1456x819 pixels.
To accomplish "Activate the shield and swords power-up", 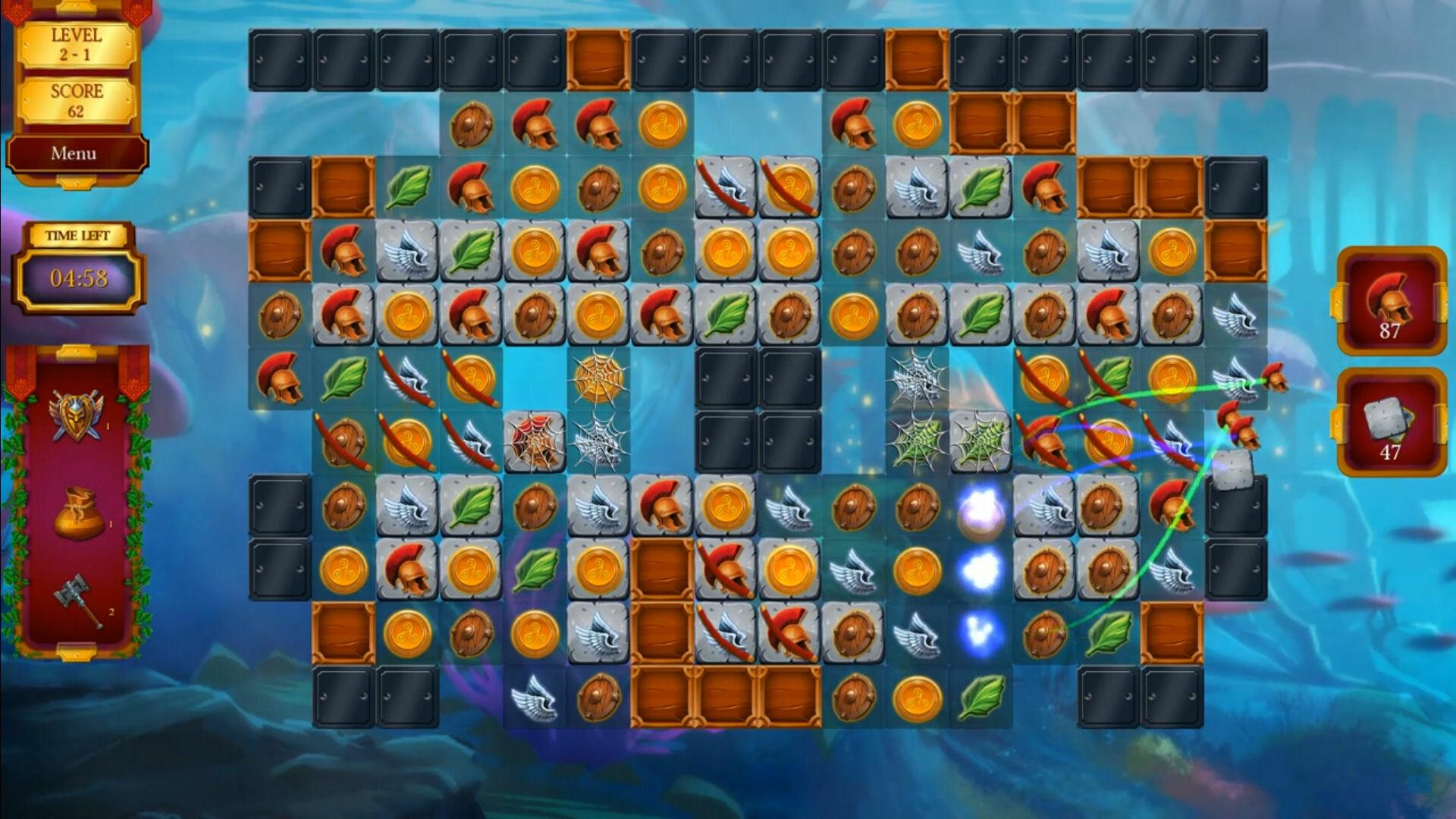I will coord(75,416).
